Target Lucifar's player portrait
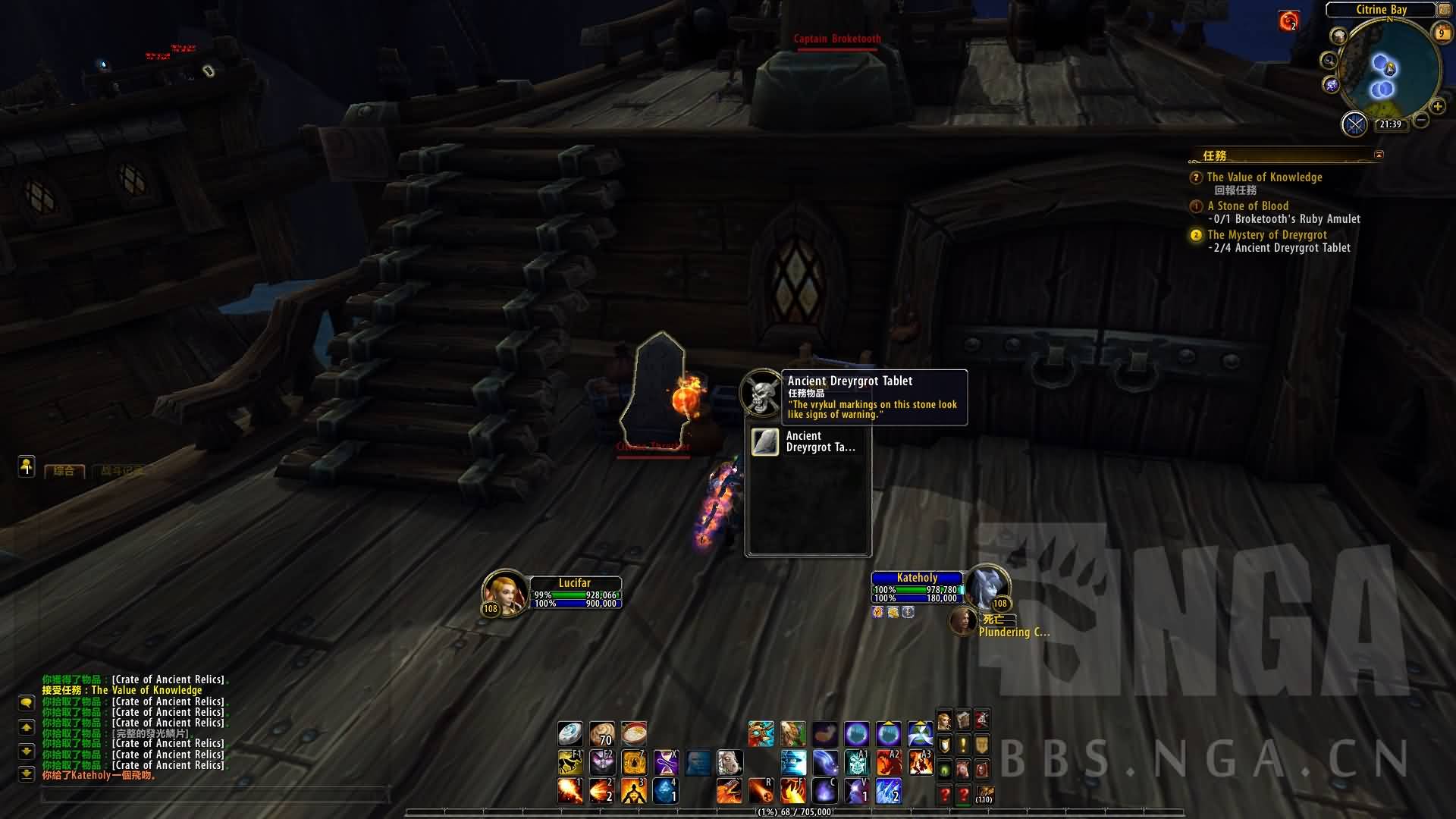This screenshot has width=1456, height=819. (504, 591)
